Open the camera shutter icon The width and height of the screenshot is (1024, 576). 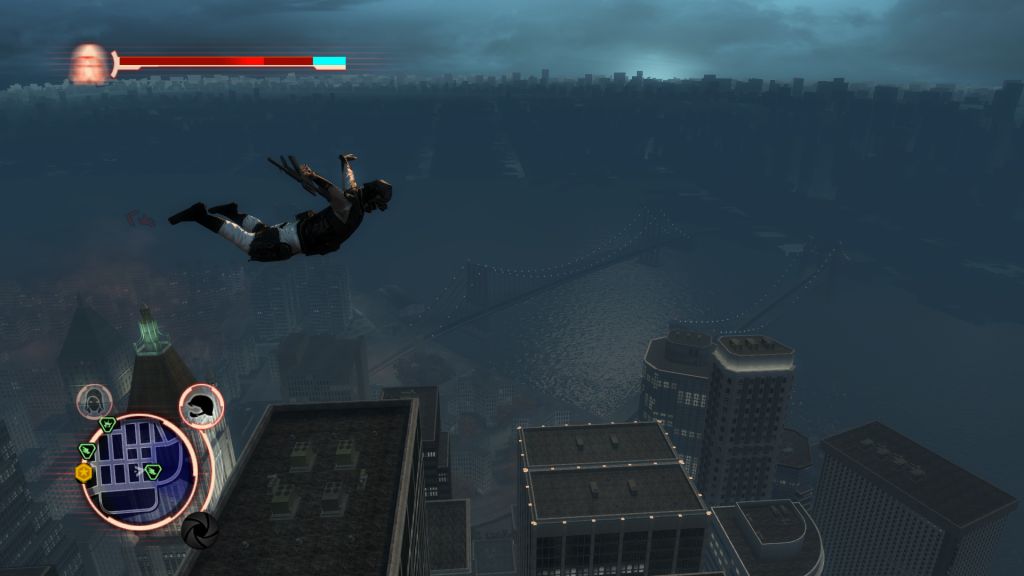pos(199,529)
